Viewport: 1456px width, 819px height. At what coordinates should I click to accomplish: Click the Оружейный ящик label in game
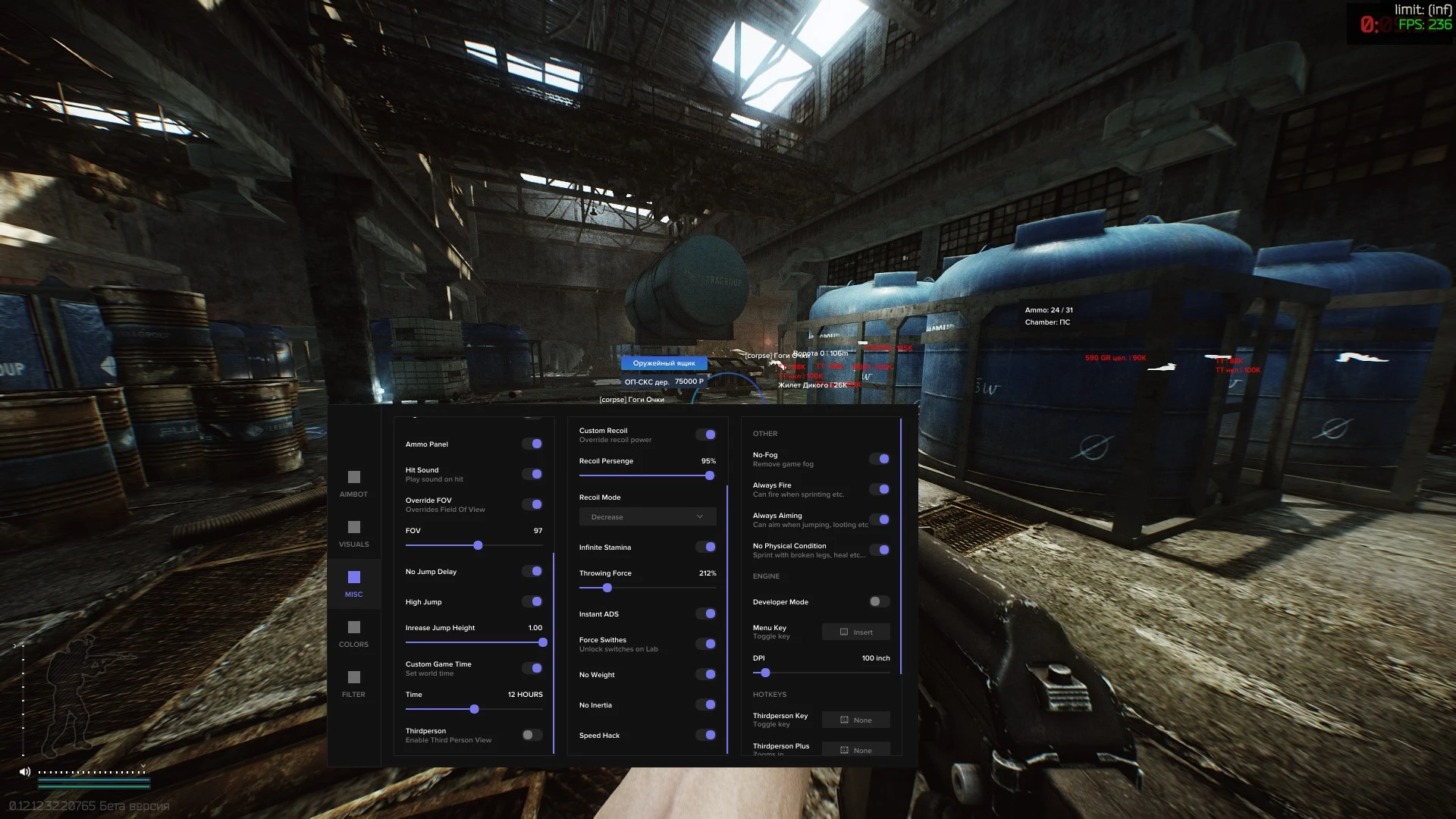(664, 362)
